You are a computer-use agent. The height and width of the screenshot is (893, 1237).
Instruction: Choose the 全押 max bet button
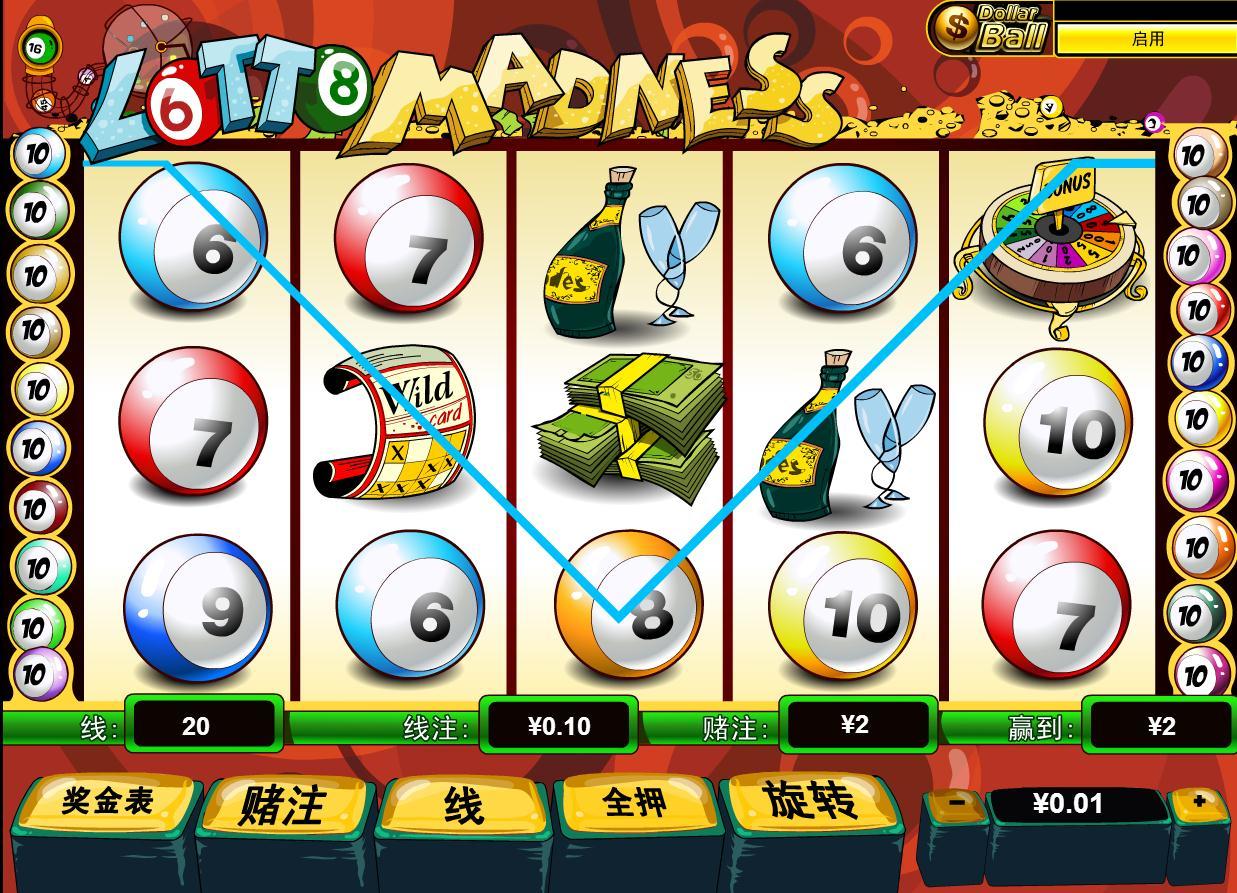pyautogui.click(x=636, y=803)
